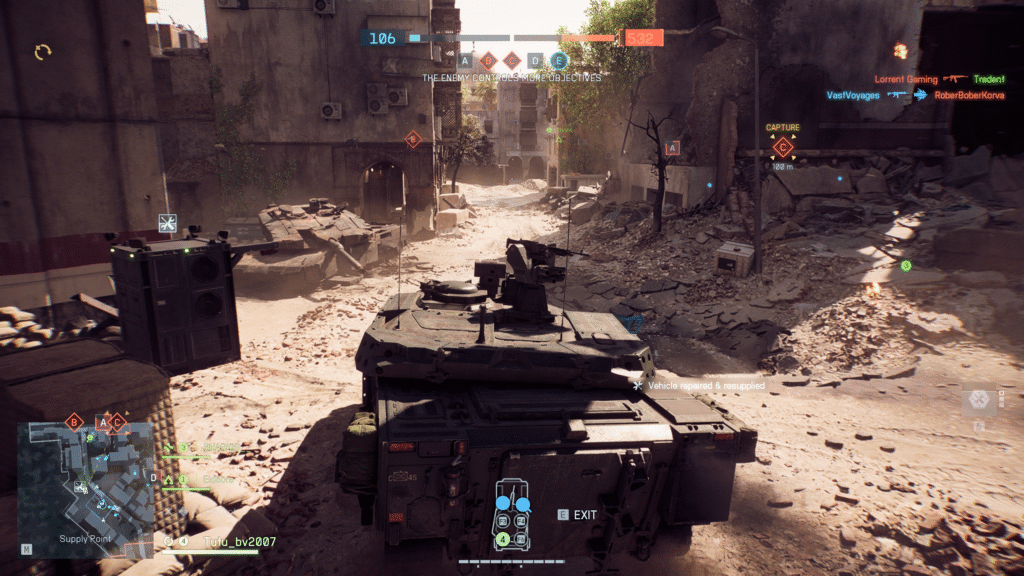Select objective D in the top flag bar
The image size is (1024, 576).
coord(535,60)
